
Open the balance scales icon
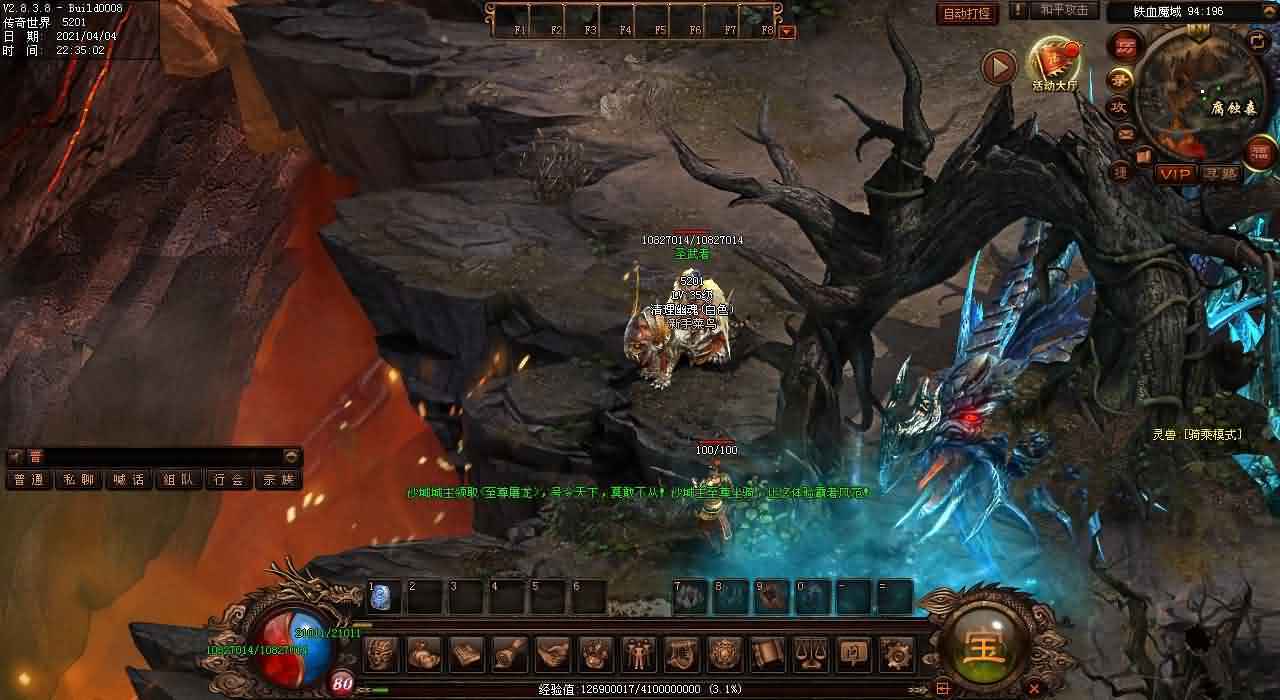pyautogui.click(x=810, y=654)
